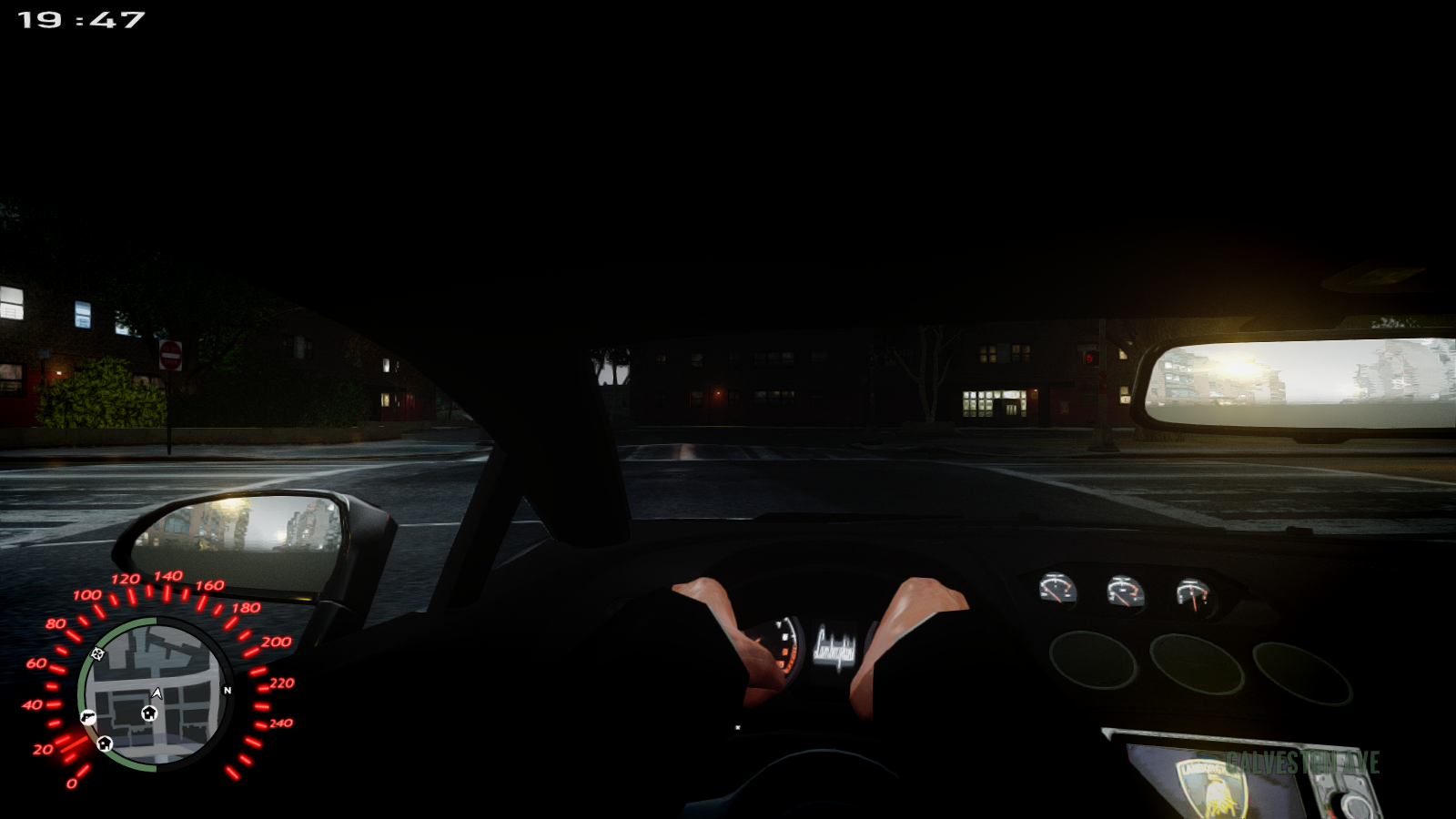Click the white player arrow inside the minimap
The height and width of the screenshot is (819, 1456).
coord(157,693)
